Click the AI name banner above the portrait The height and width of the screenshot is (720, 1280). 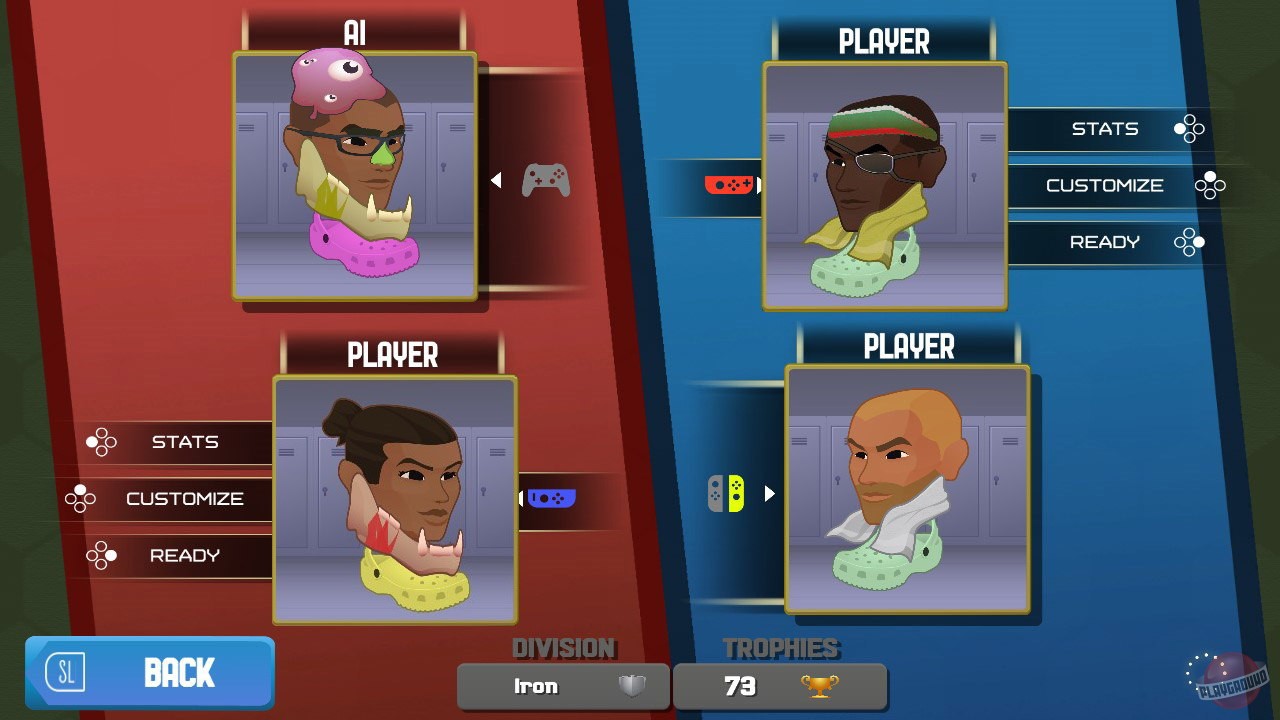click(x=355, y=30)
